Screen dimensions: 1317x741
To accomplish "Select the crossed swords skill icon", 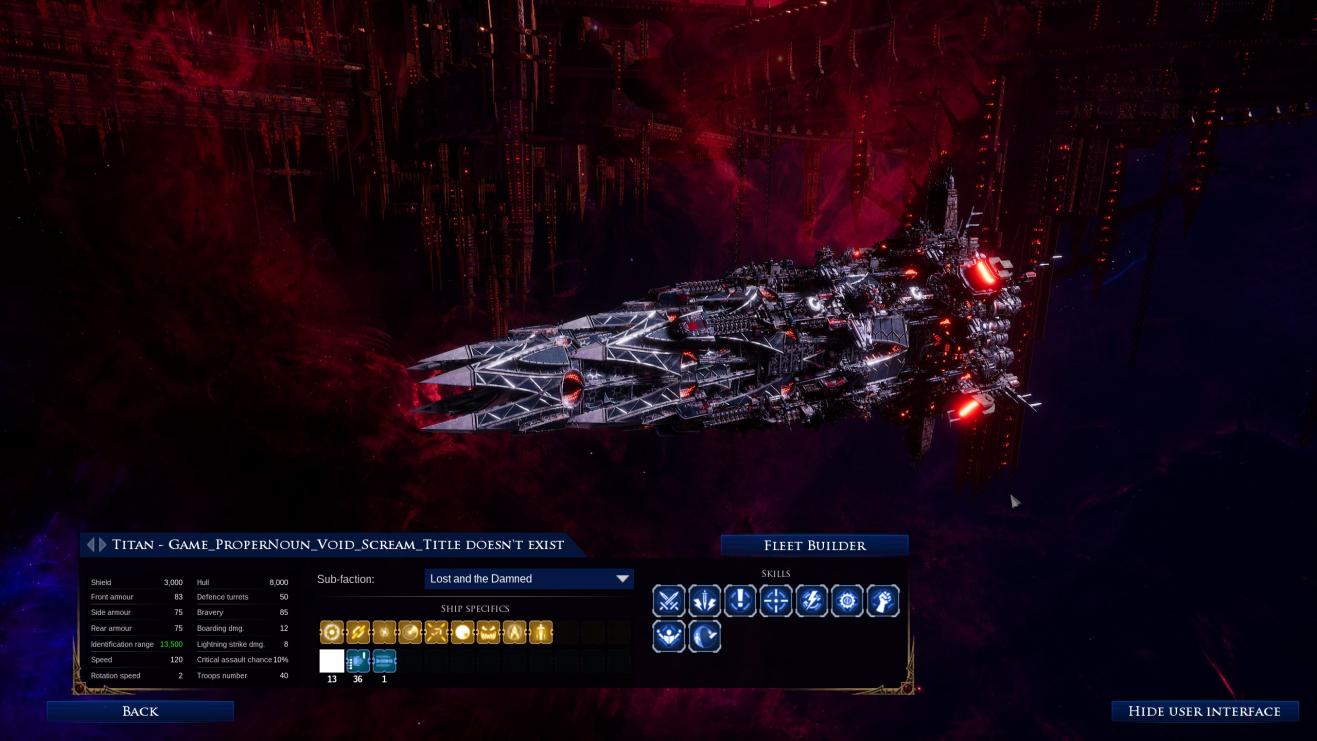I will pos(669,601).
